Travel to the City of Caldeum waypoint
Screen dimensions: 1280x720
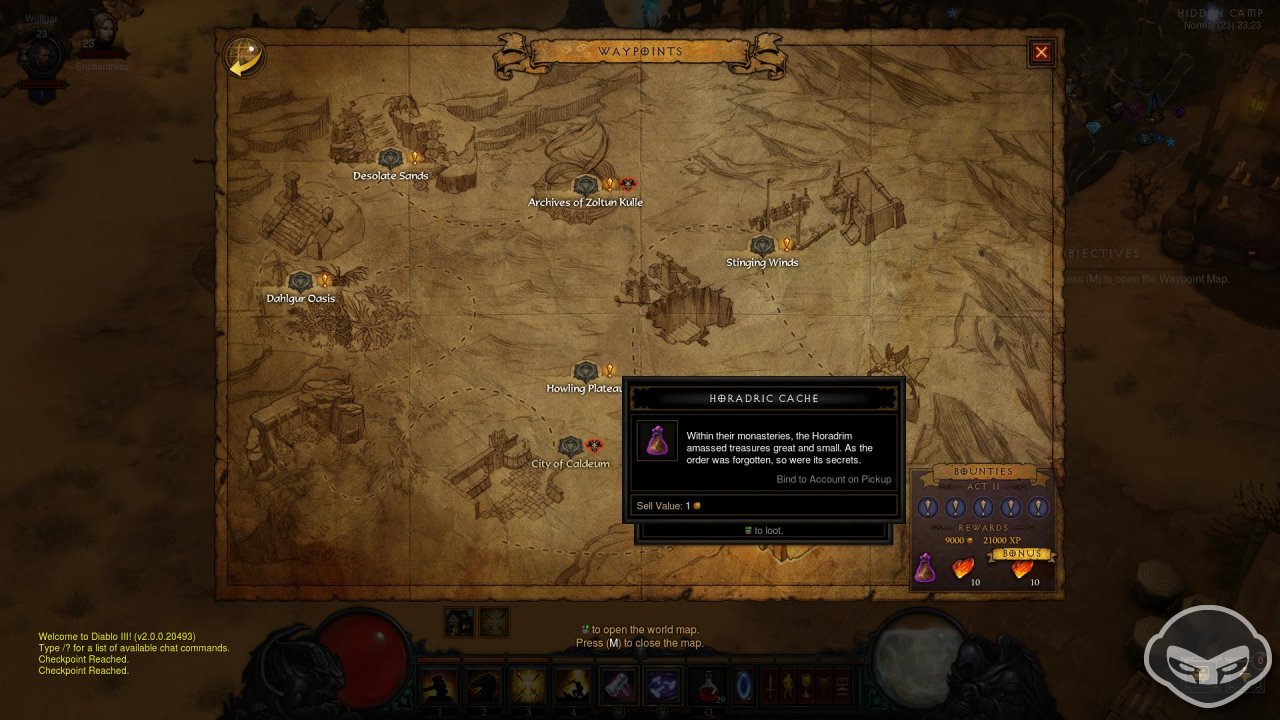[x=570, y=446]
